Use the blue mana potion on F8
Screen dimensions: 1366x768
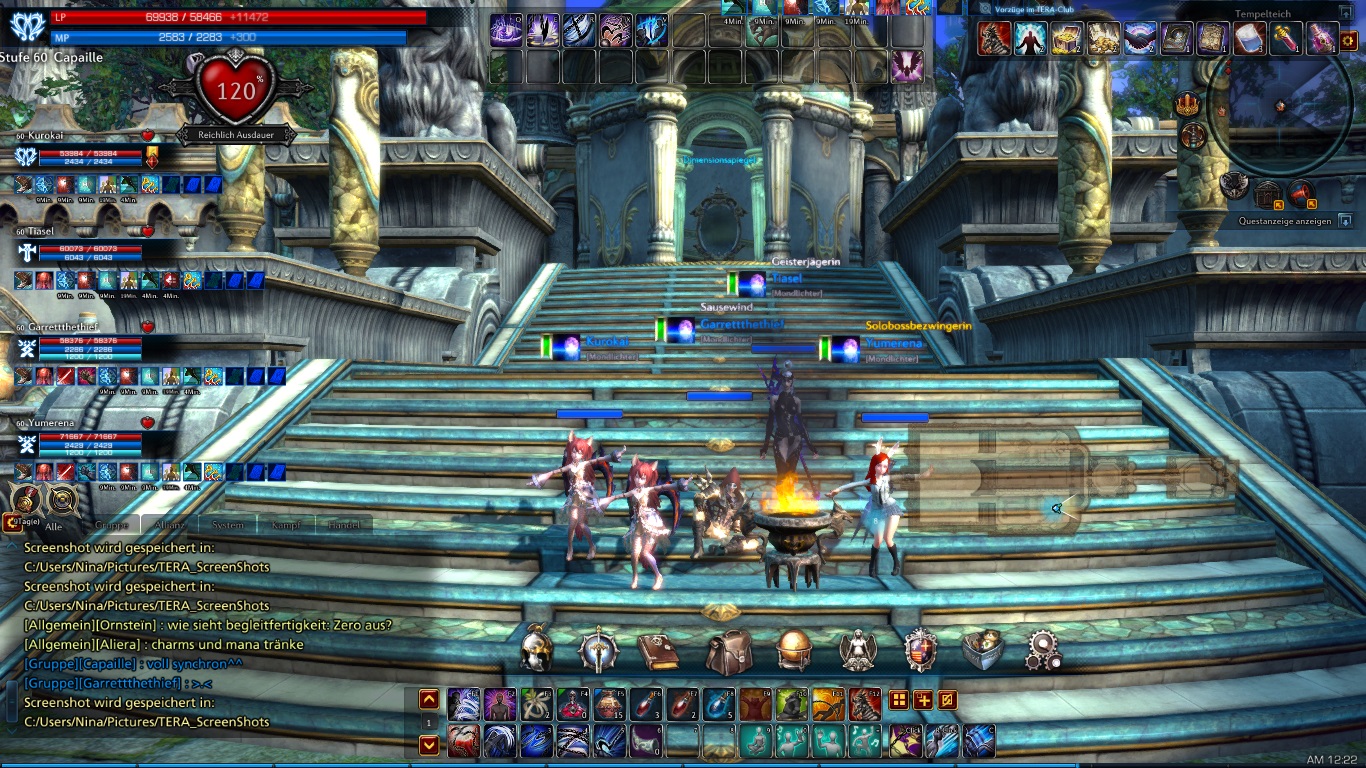point(720,705)
